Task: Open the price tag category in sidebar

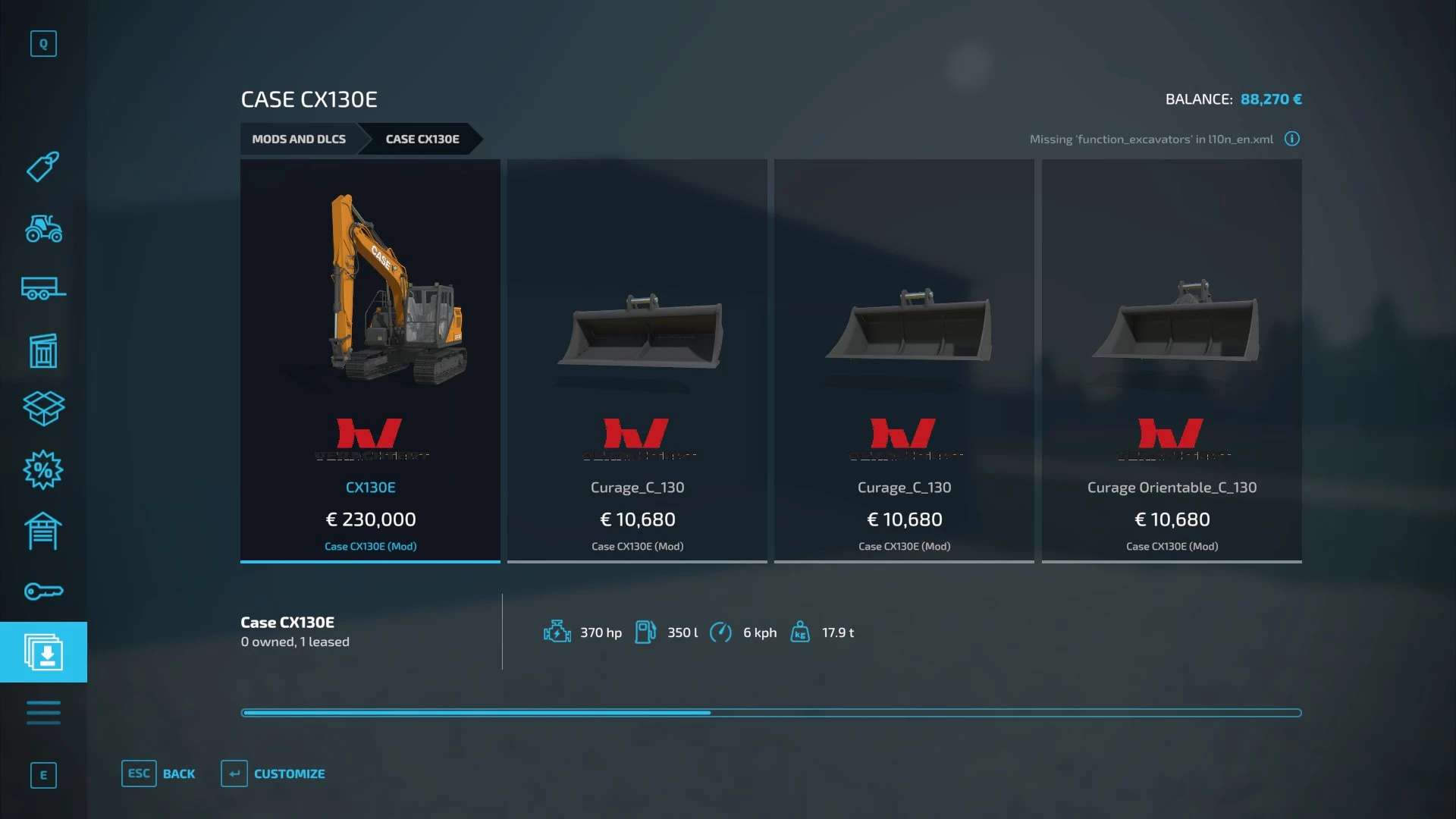Action: tap(43, 167)
